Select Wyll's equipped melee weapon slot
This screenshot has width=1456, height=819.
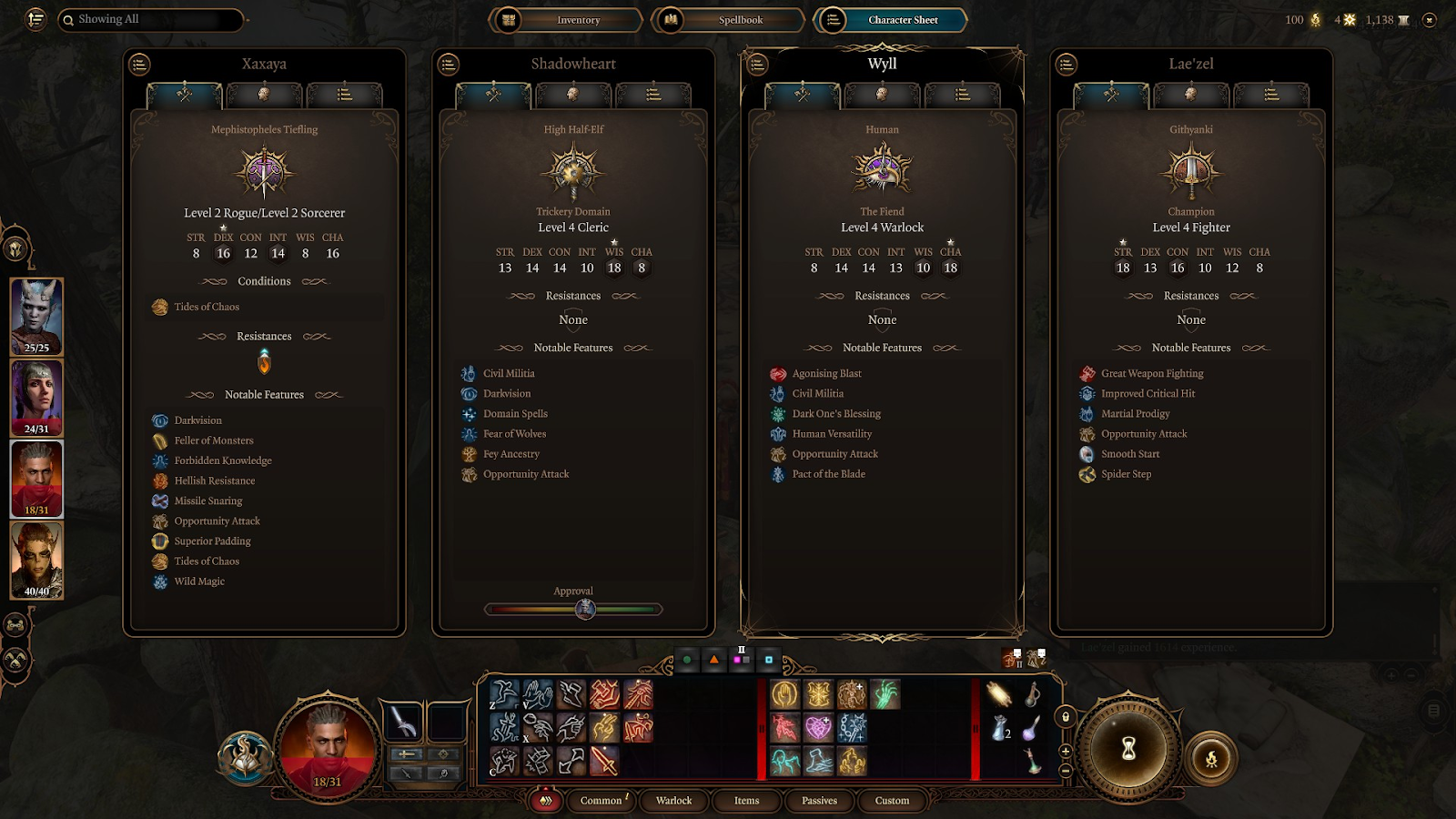click(x=401, y=723)
